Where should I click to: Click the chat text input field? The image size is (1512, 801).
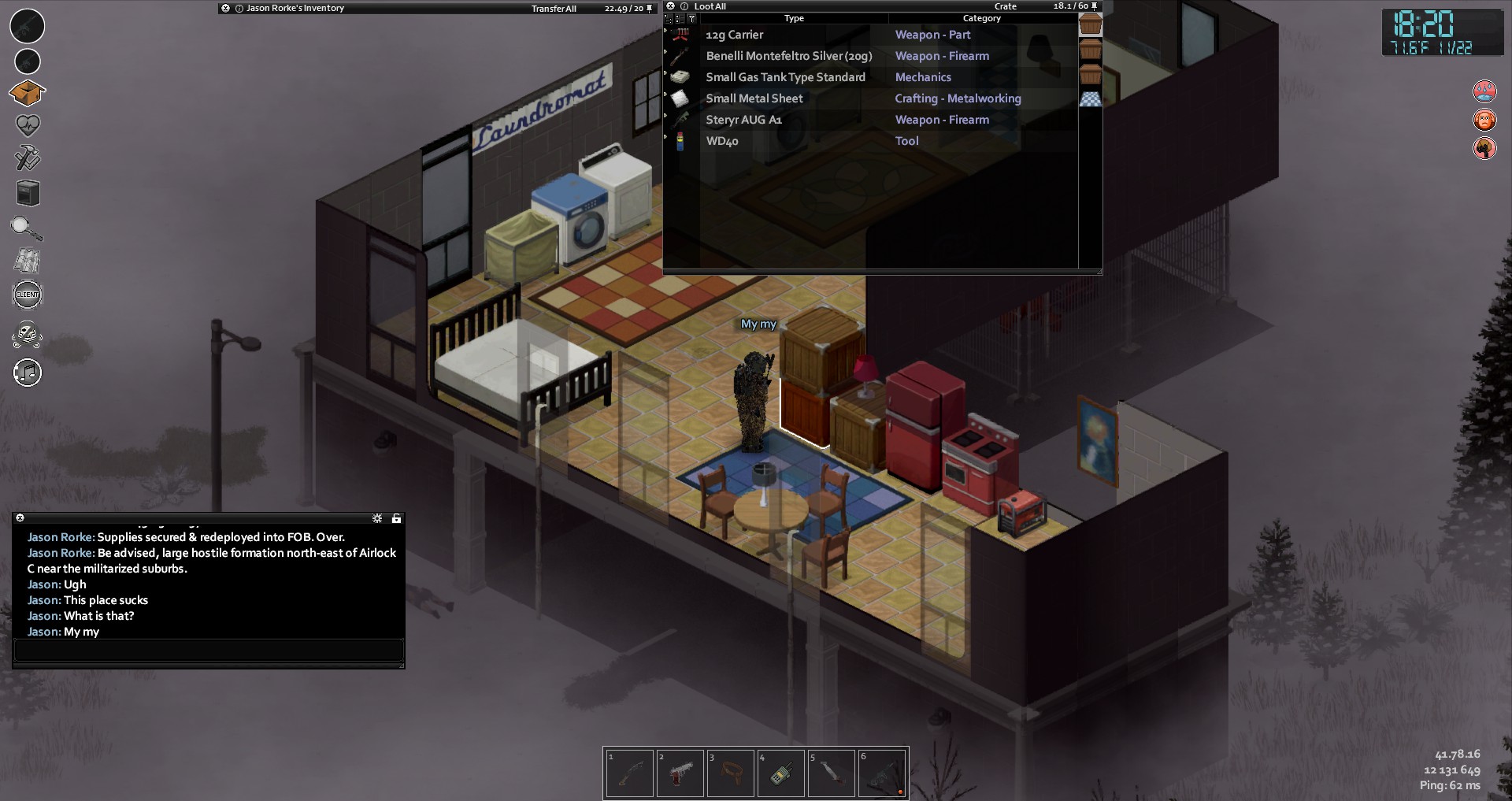(209, 650)
